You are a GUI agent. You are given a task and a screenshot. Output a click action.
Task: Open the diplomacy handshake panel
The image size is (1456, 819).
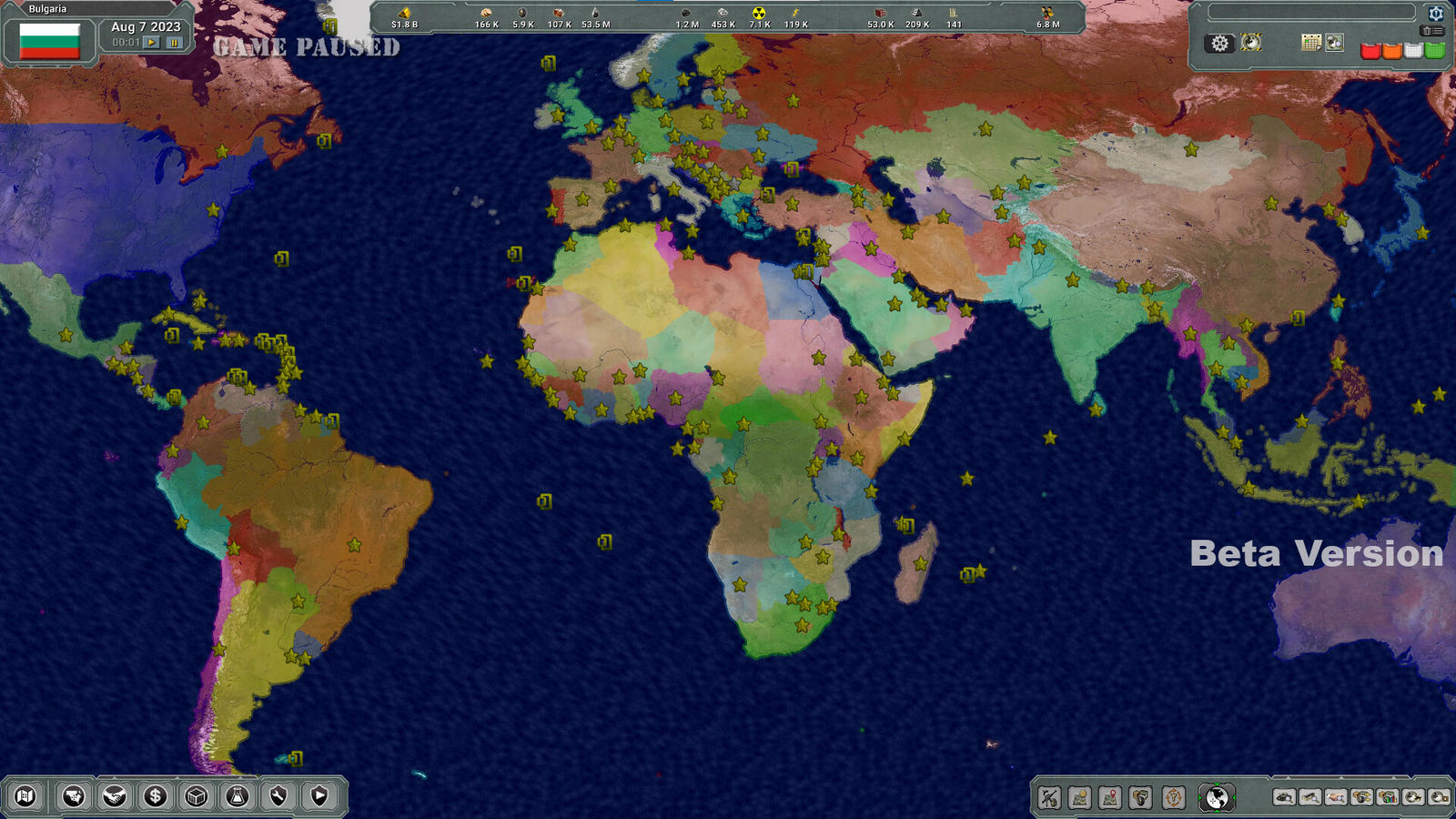coord(115,795)
